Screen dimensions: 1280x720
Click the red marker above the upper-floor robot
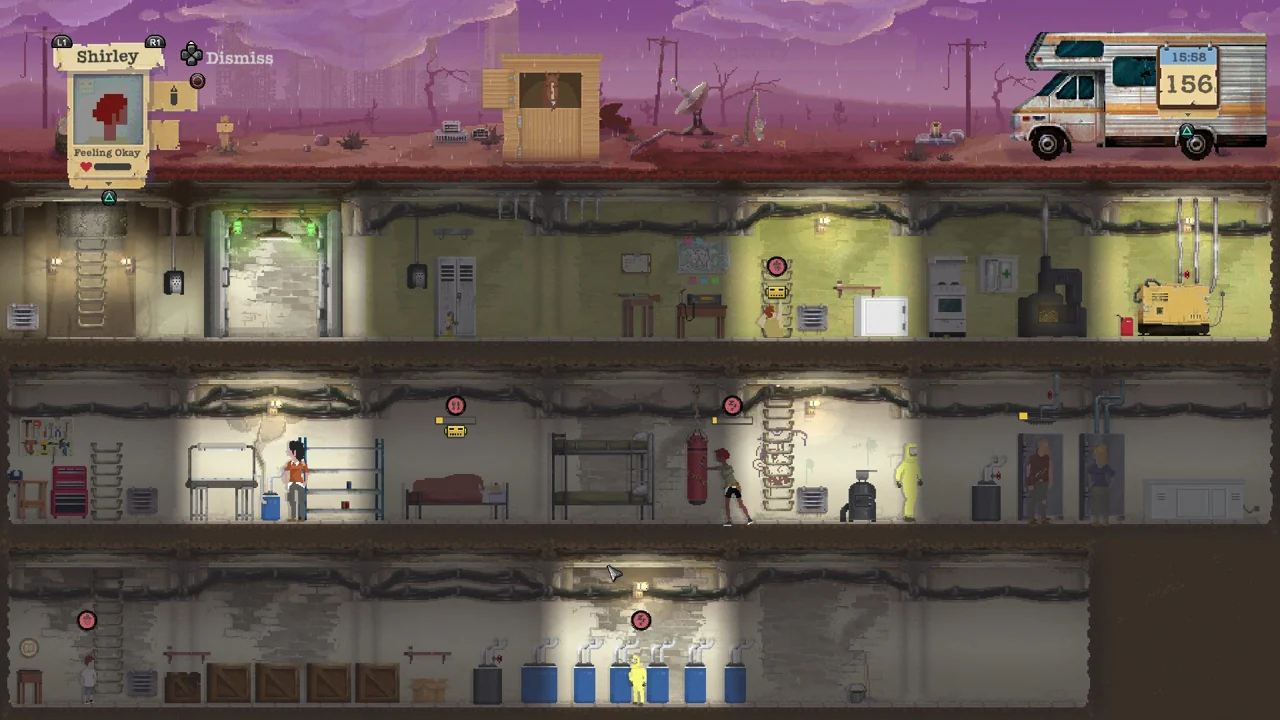click(778, 265)
